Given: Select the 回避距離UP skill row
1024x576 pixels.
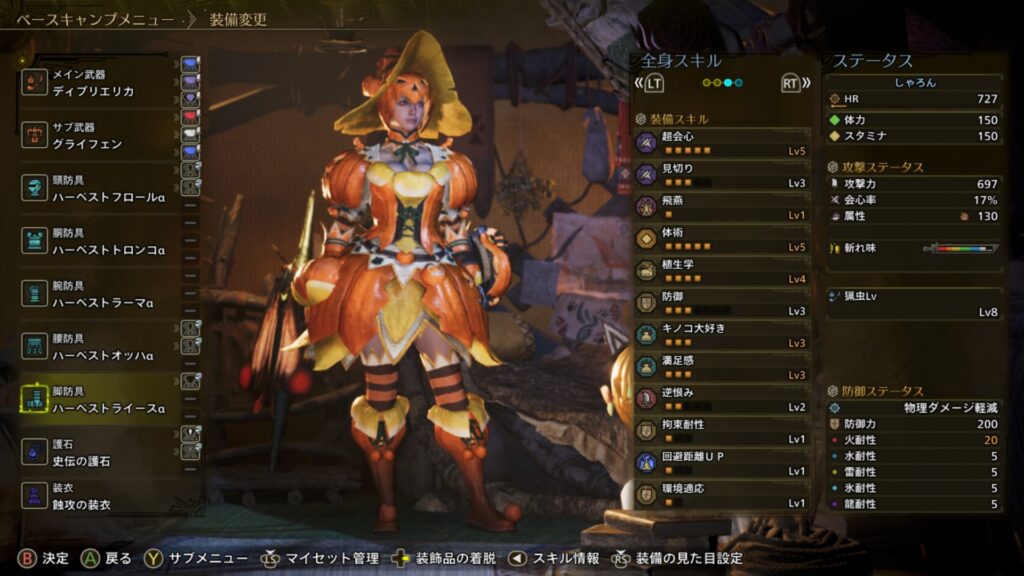Looking at the screenshot, I should [x=722, y=463].
